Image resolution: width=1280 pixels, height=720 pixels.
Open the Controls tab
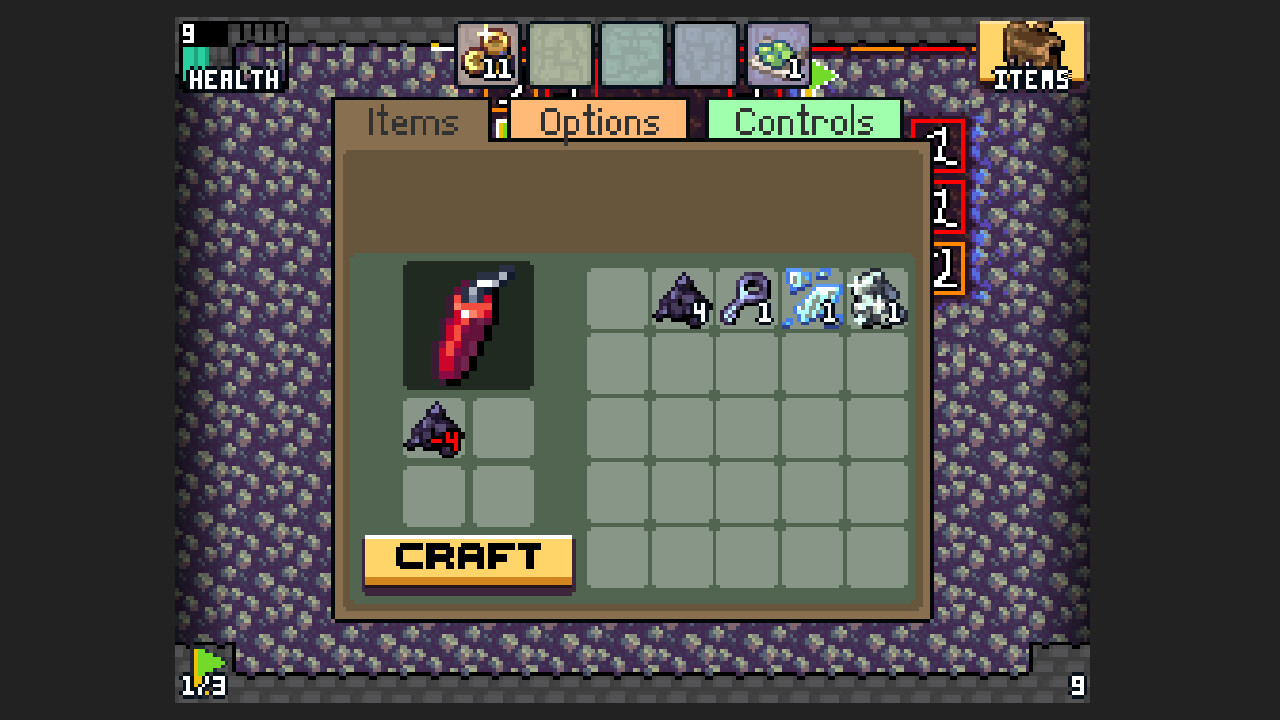[x=805, y=120]
